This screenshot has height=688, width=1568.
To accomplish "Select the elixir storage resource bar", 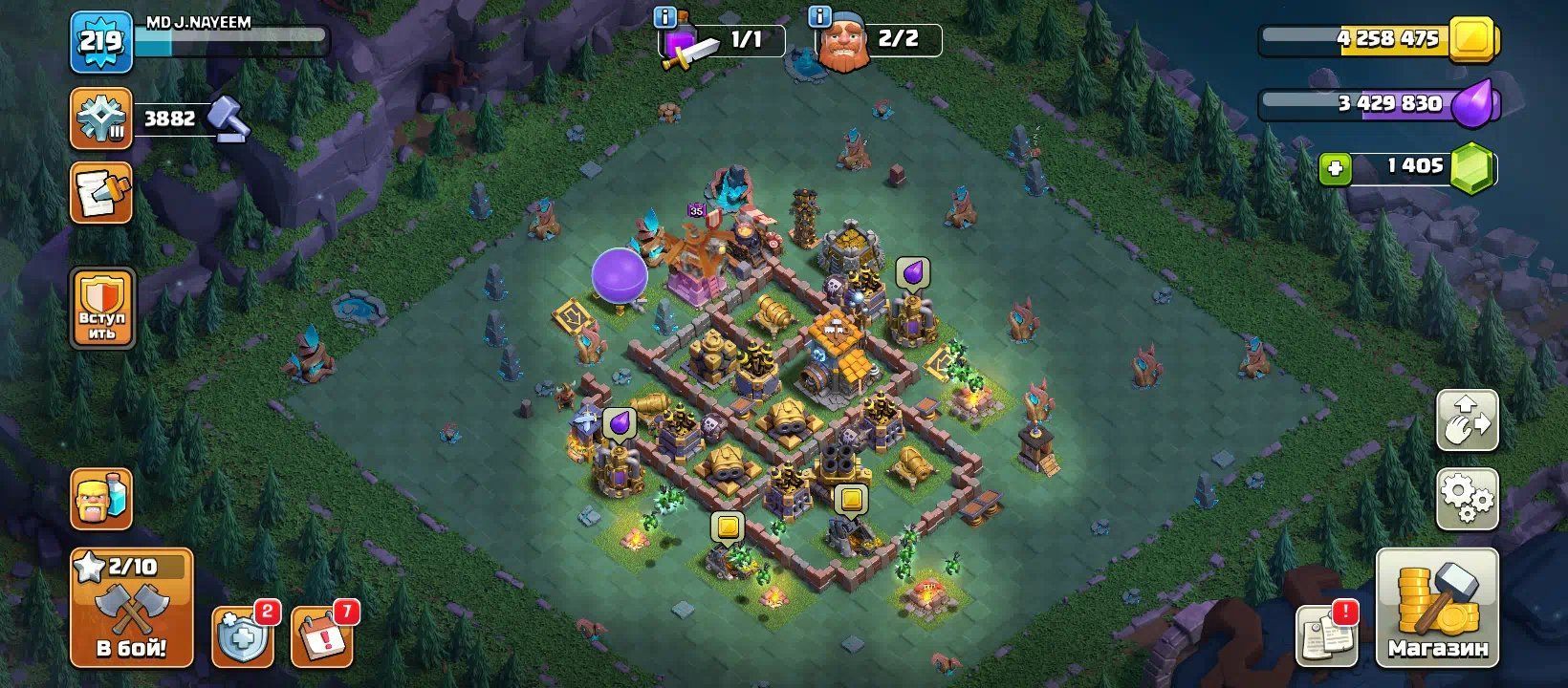I will [1377, 104].
